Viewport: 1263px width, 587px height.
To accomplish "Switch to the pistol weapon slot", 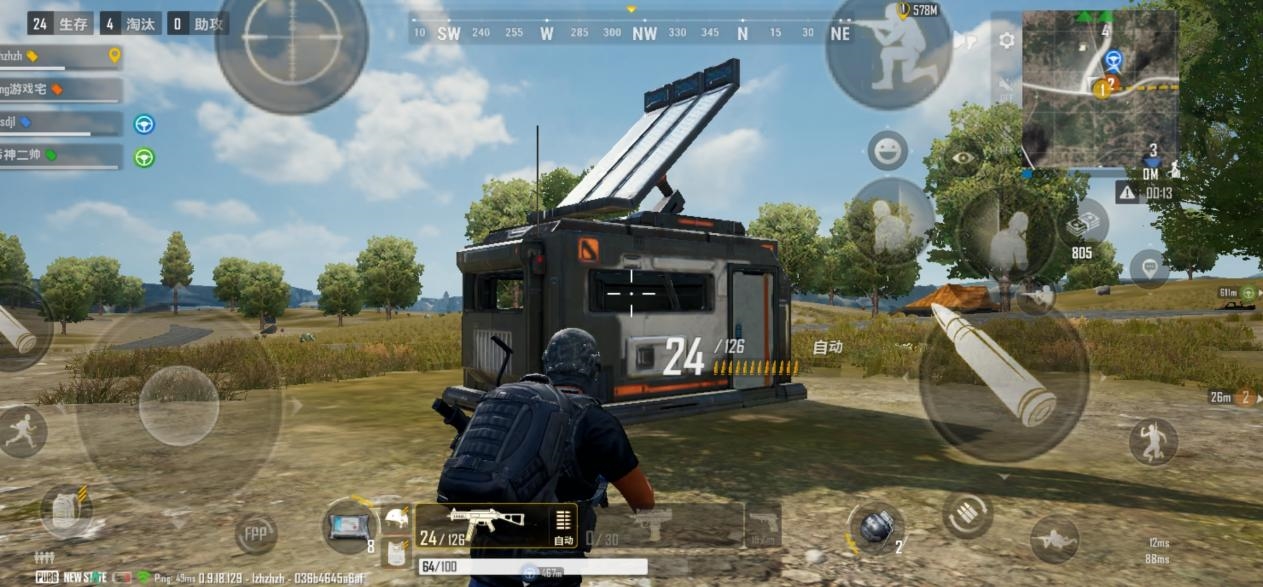I will point(764,523).
